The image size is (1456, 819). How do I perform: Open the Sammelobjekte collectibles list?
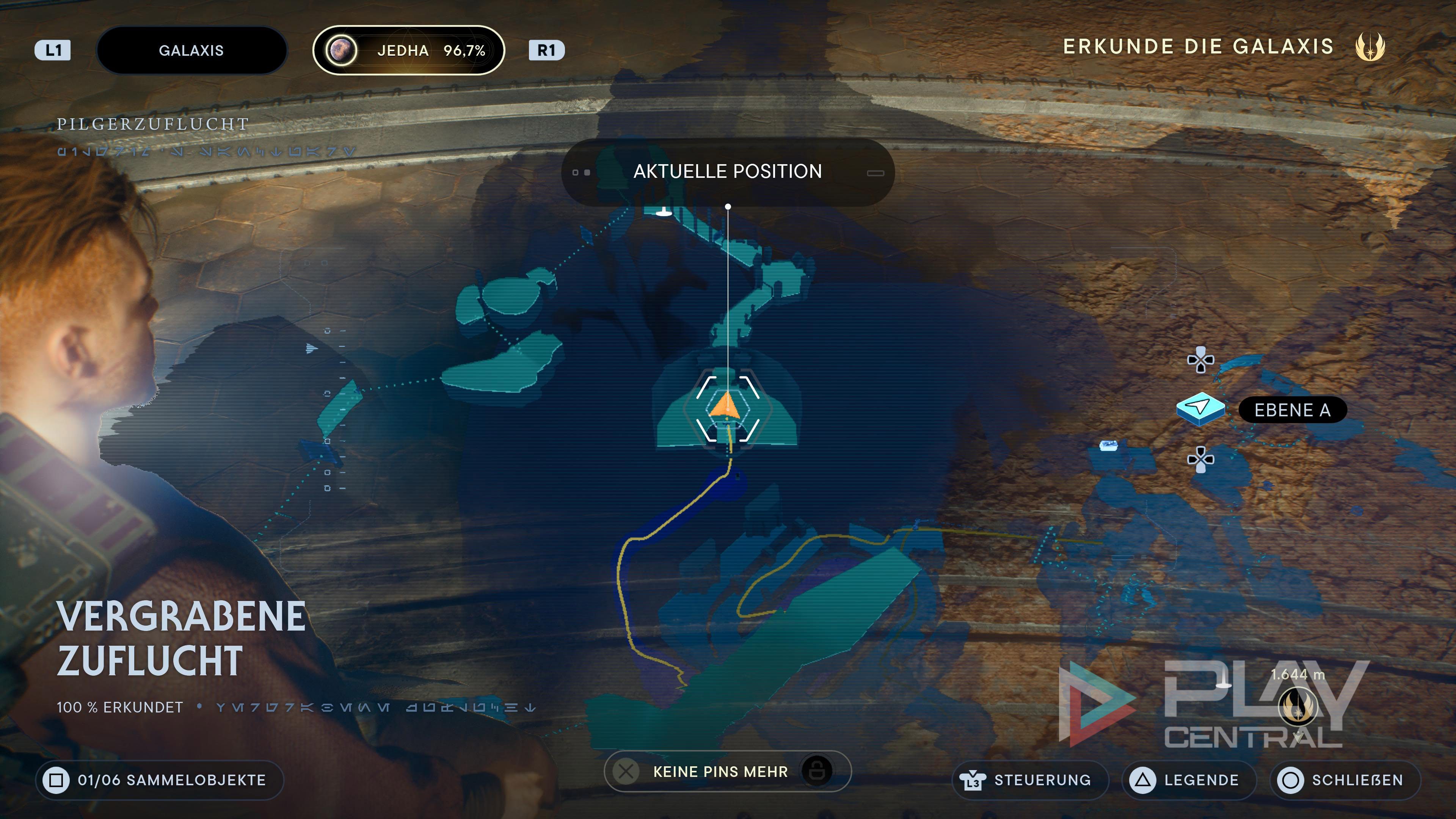click(x=160, y=780)
